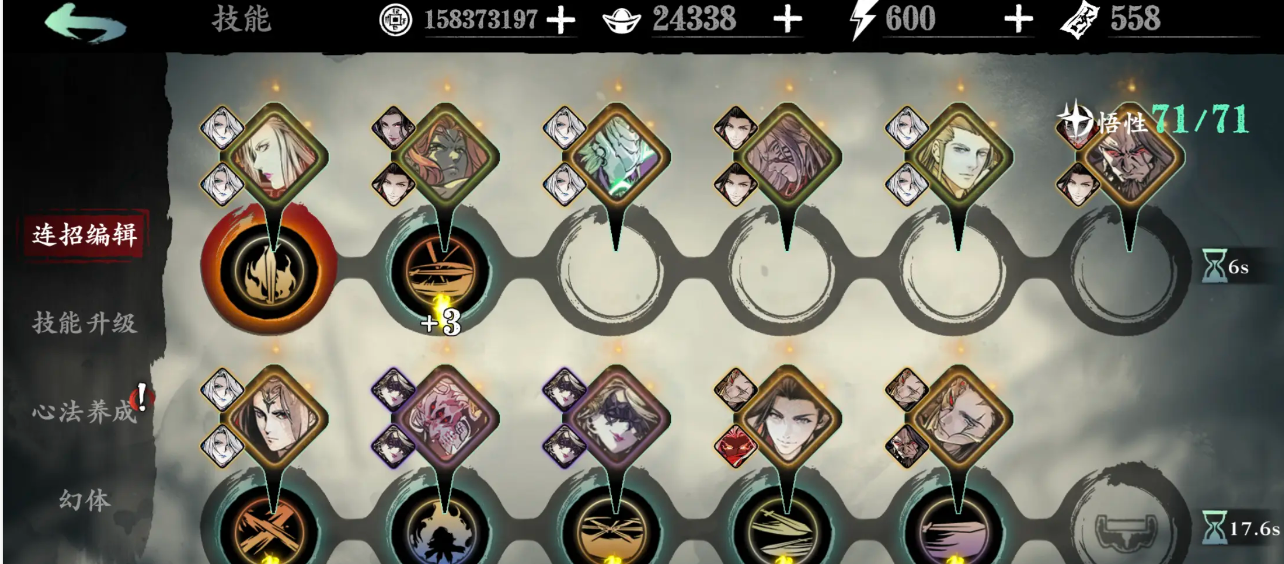
Task: Open the 心法养成 tab
Action: [85, 411]
